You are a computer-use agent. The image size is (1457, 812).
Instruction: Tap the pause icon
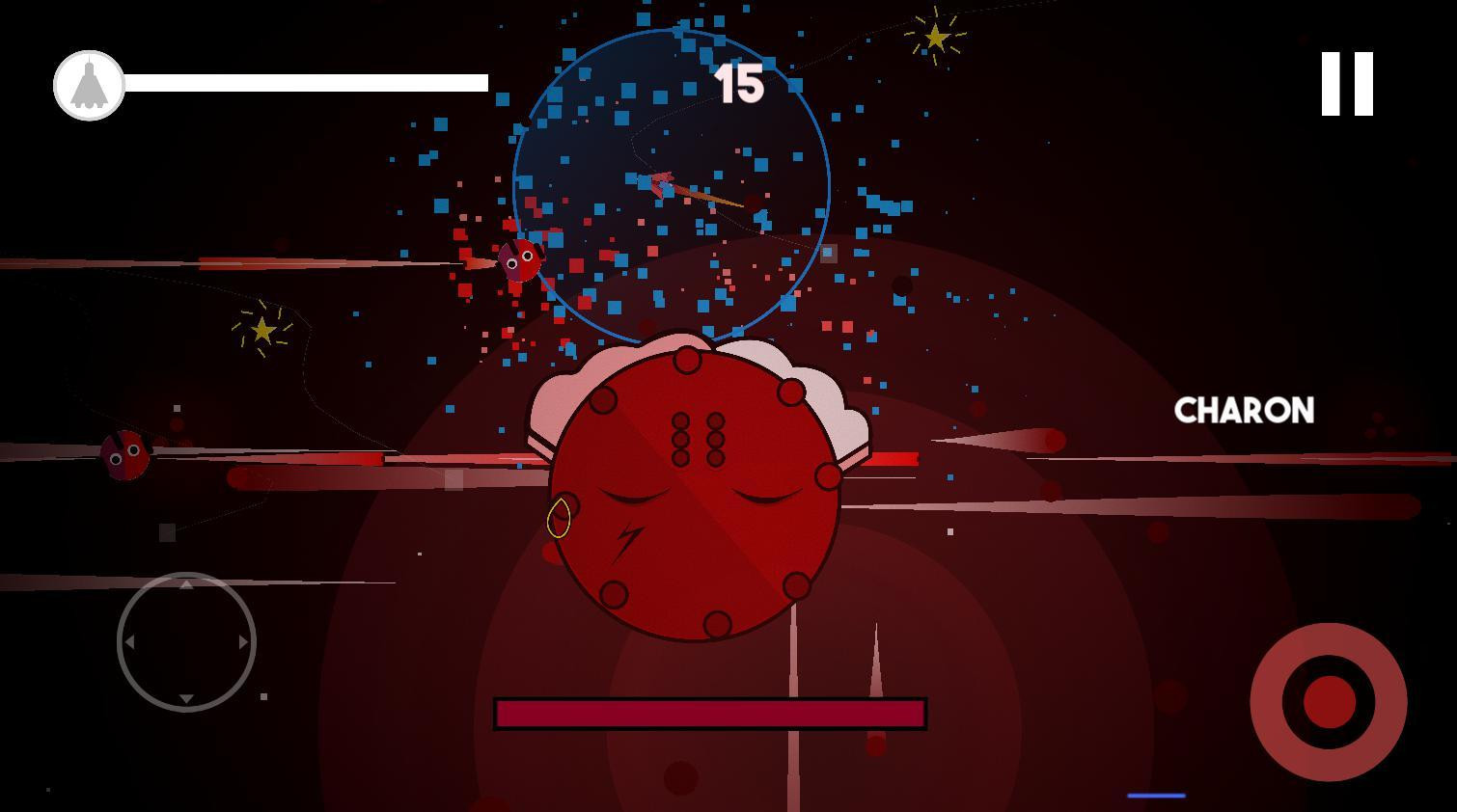(x=1349, y=85)
